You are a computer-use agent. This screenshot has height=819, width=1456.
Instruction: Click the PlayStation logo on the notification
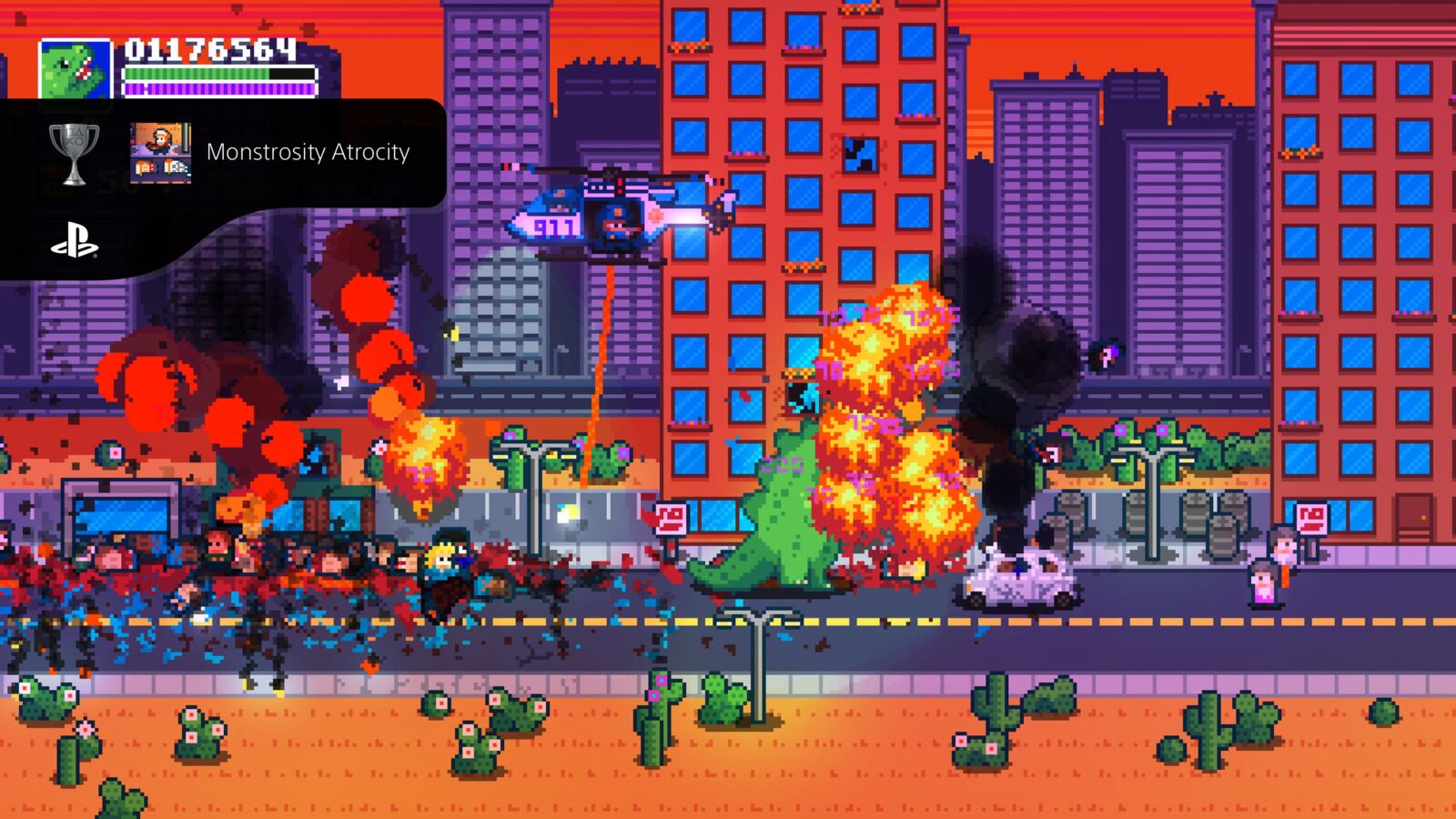[x=74, y=241]
